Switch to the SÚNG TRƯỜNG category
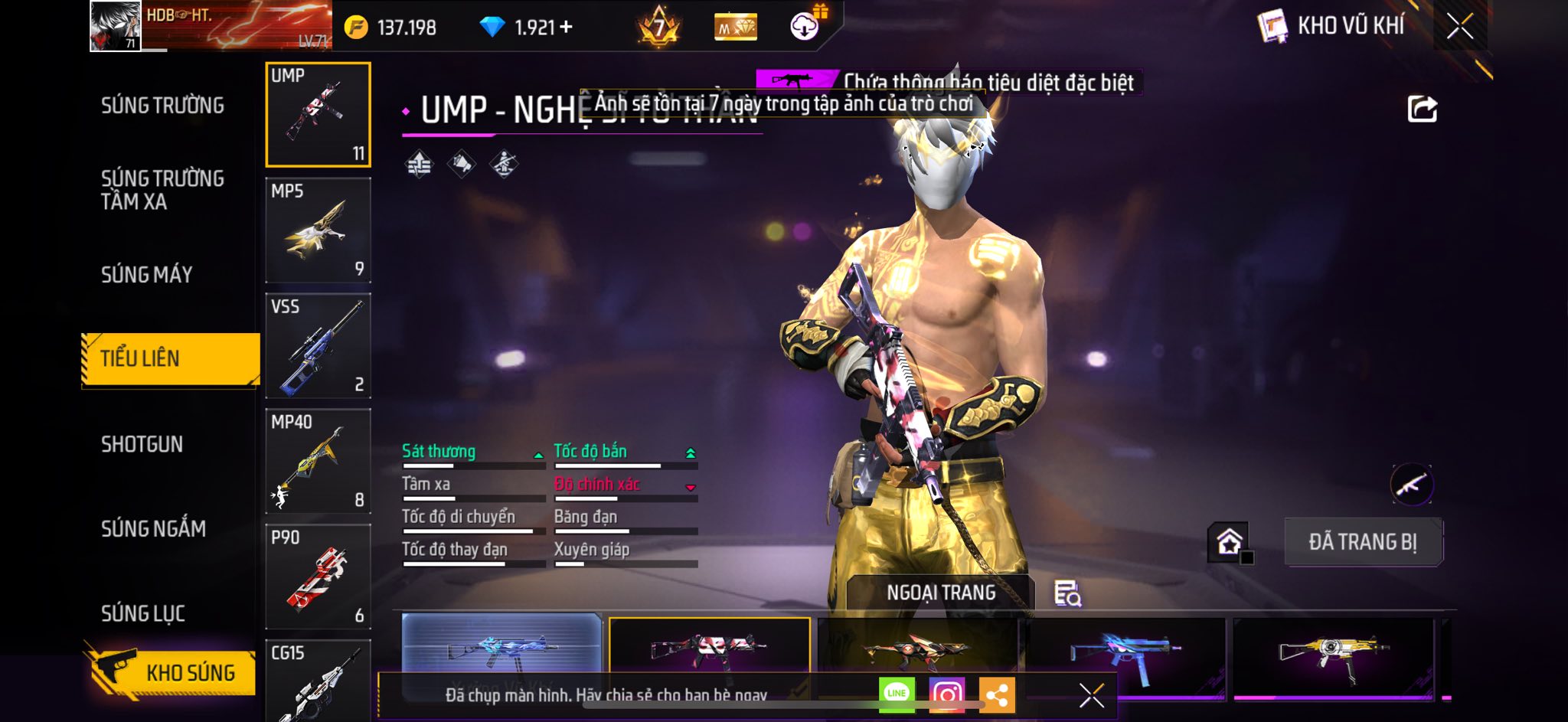Viewport: 1568px width, 722px height. coord(162,106)
